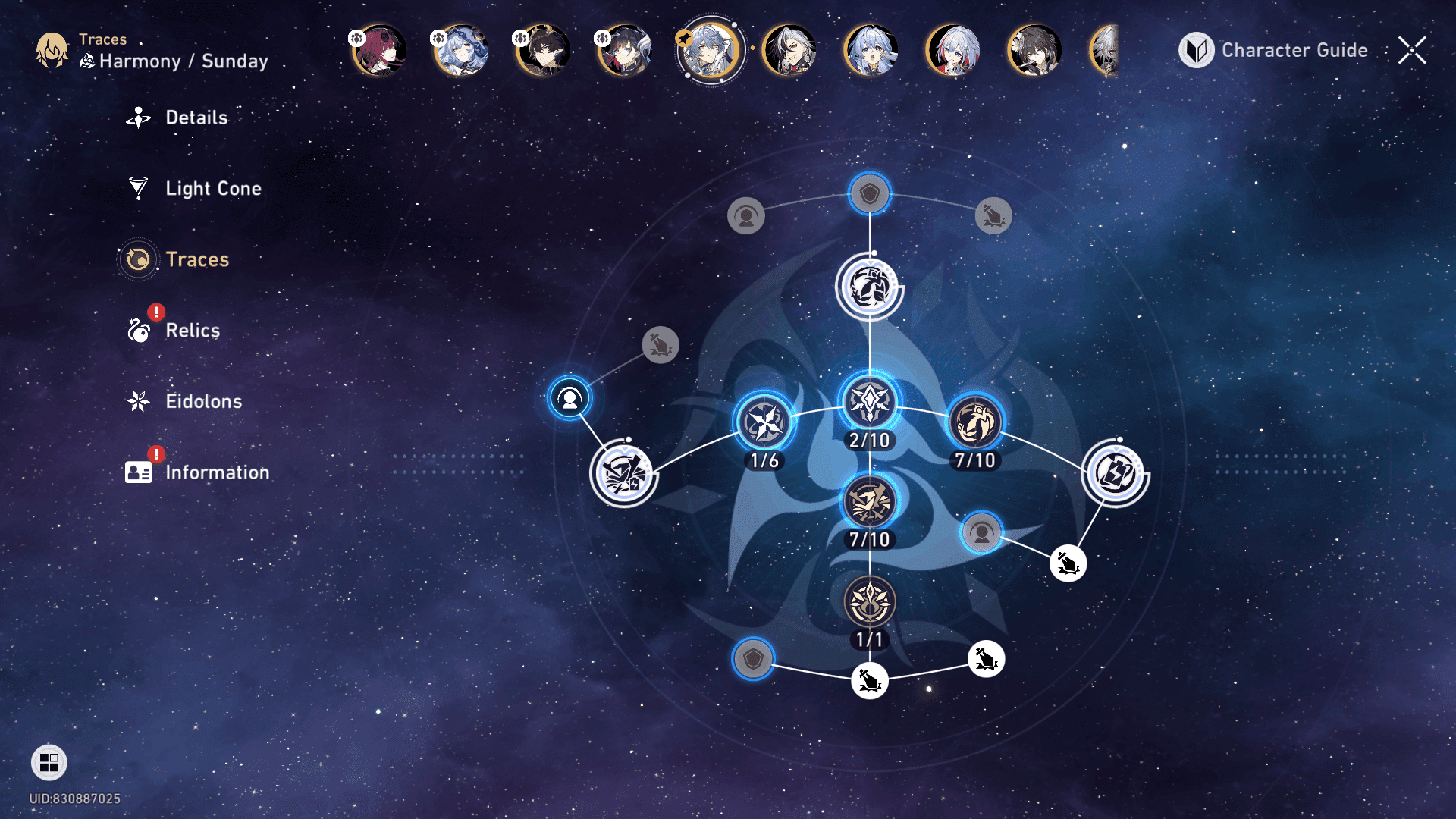Select the trace node showing 1/6
1456x819 pixels.
click(x=764, y=422)
